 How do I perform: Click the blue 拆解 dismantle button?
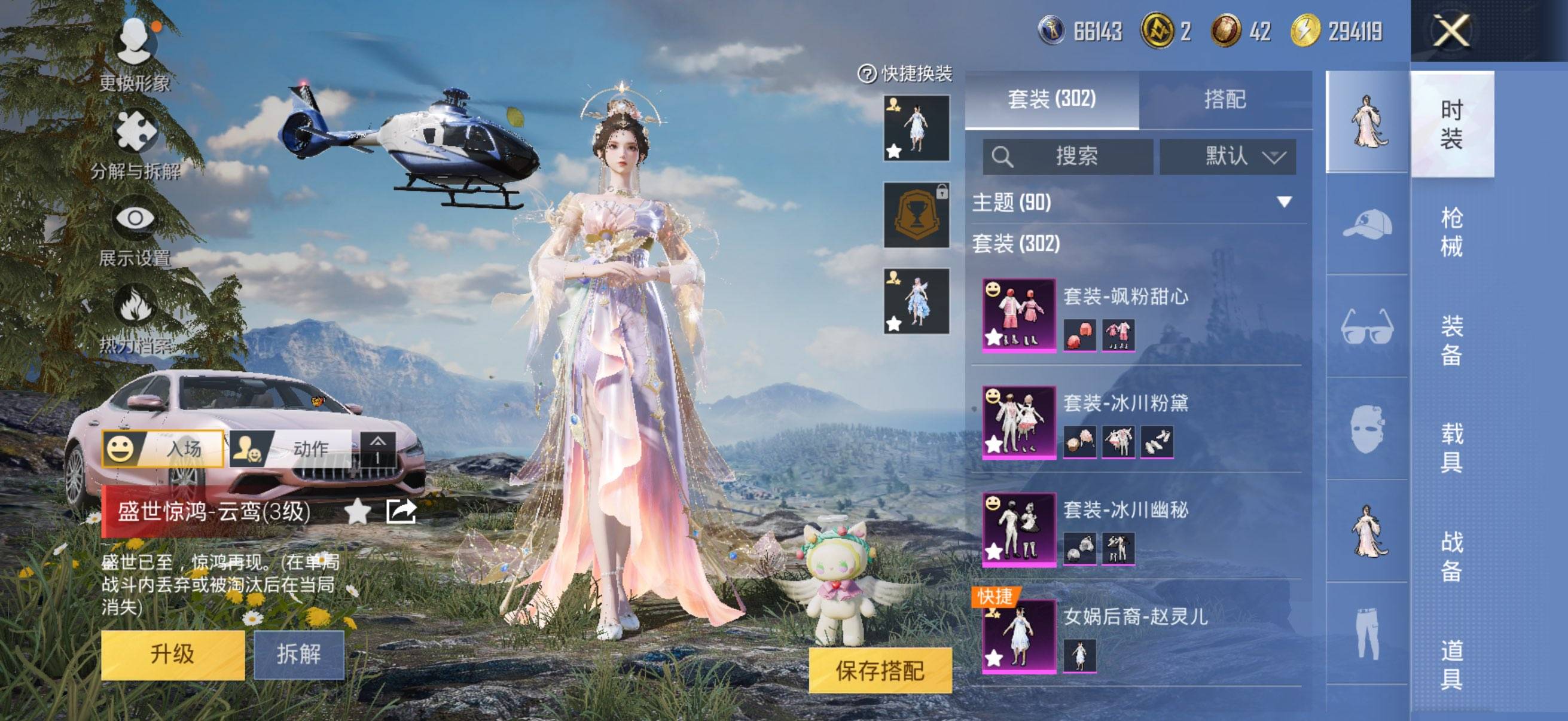click(298, 654)
